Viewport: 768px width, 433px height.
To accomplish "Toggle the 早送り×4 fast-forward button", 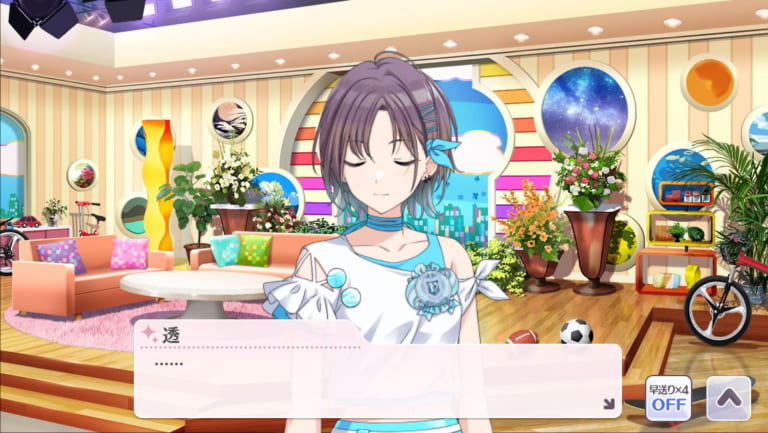I will pos(668,398).
